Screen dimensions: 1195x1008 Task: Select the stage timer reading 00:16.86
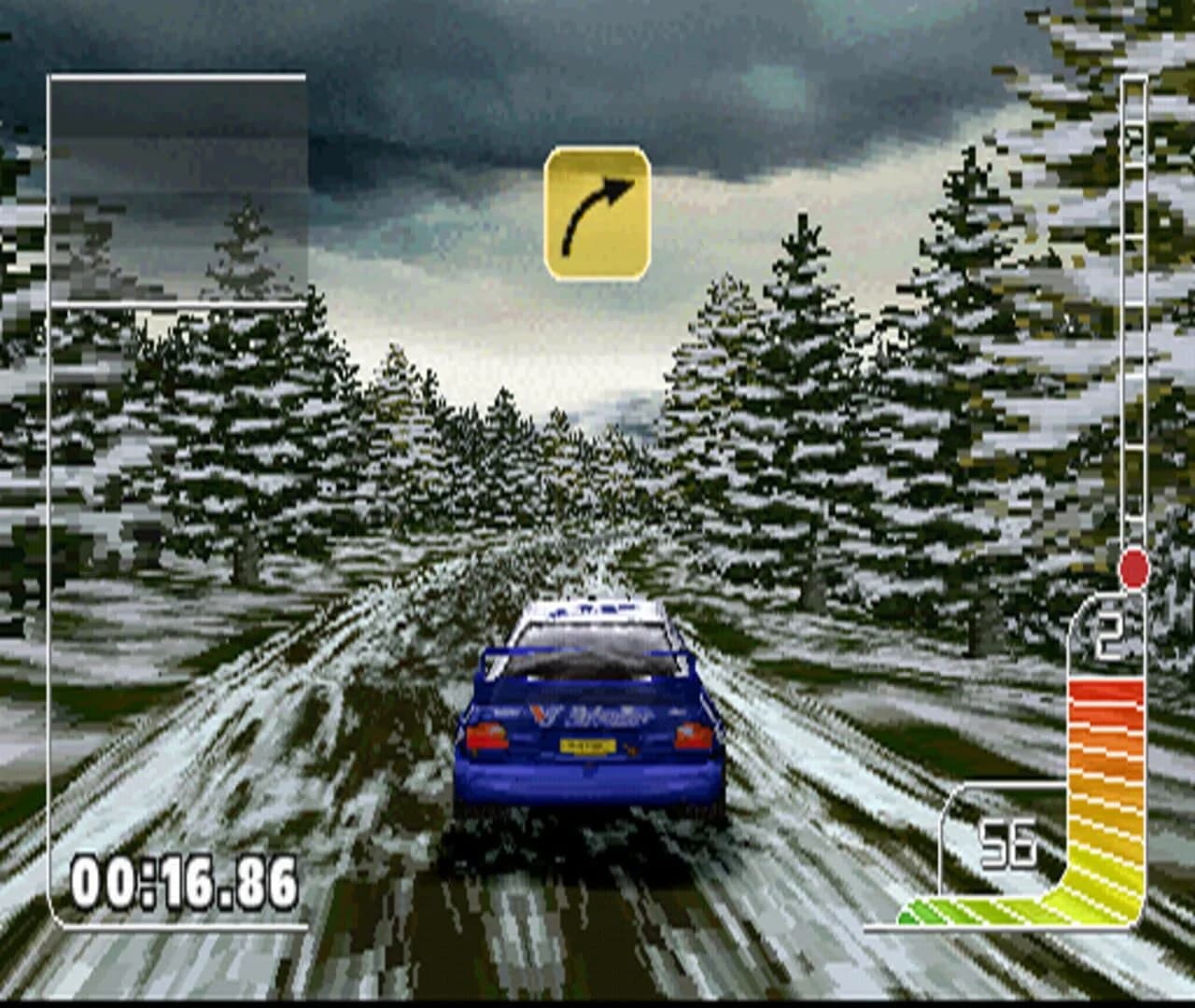tap(183, 879)
